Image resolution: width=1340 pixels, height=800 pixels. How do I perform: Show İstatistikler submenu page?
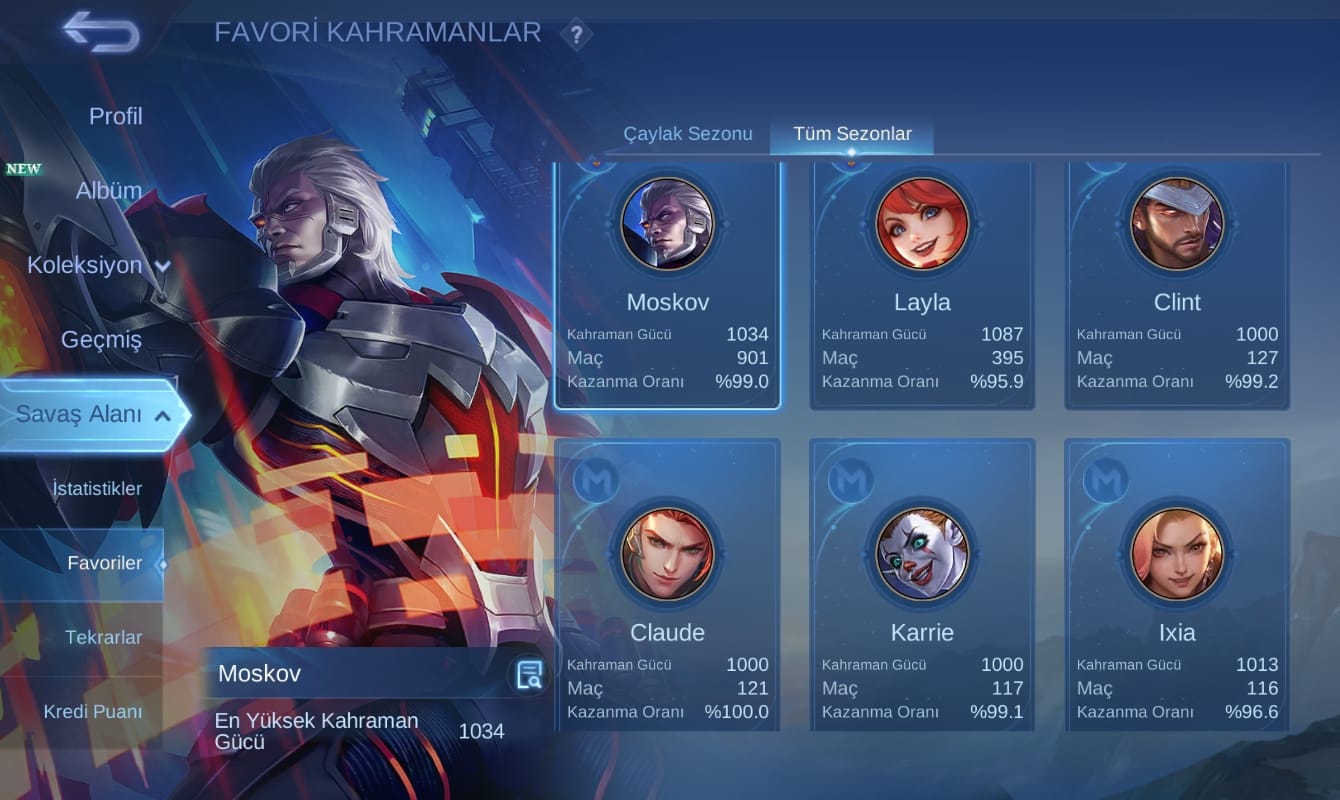(97, 489)
